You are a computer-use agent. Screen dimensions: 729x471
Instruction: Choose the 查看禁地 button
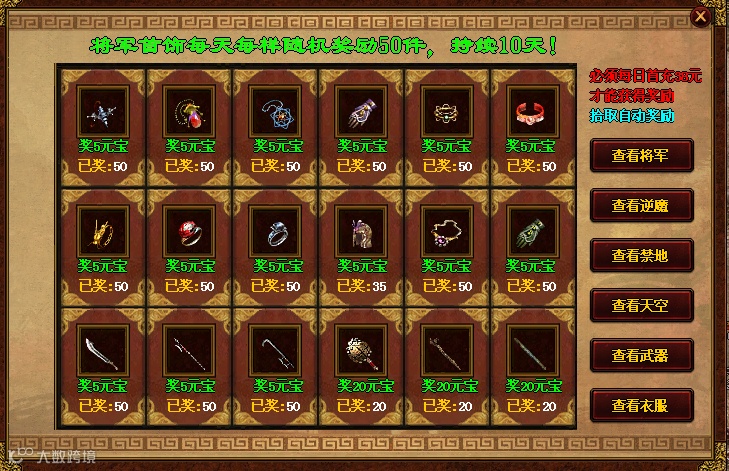[x=640, y=255]
